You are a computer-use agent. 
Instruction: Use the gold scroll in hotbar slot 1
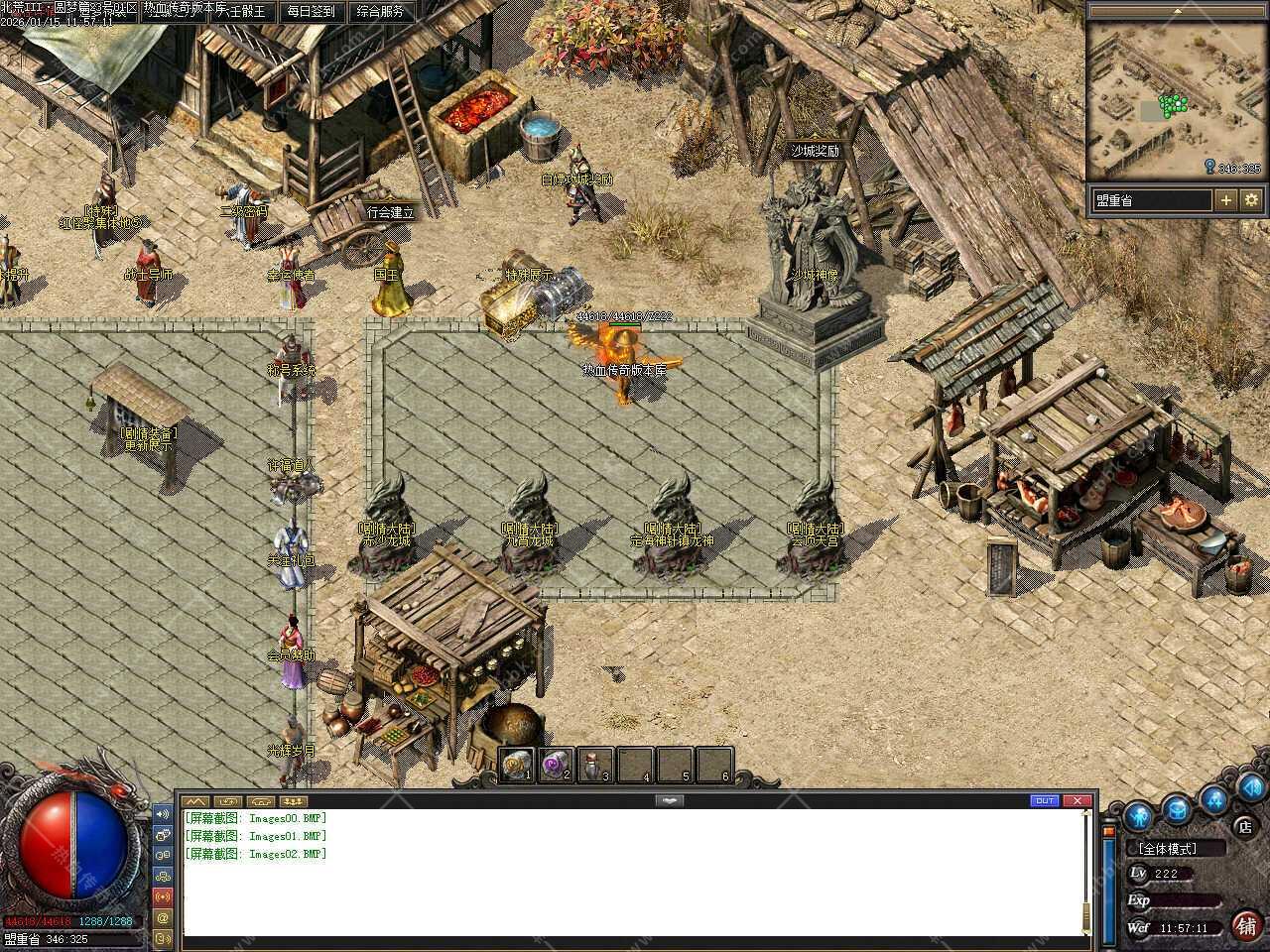pos(517,765)
